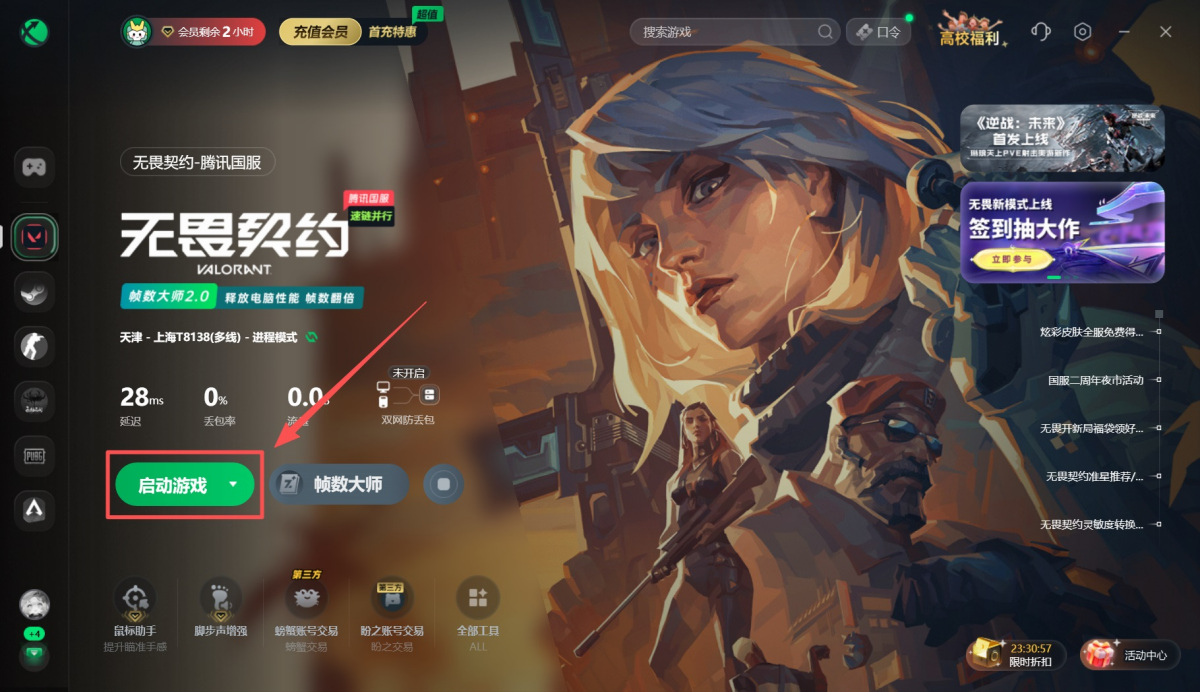The width and height of the screenshot is (1200, 692).
Task: Select the PUBG game in sidebar
Action: pos(34,456)
